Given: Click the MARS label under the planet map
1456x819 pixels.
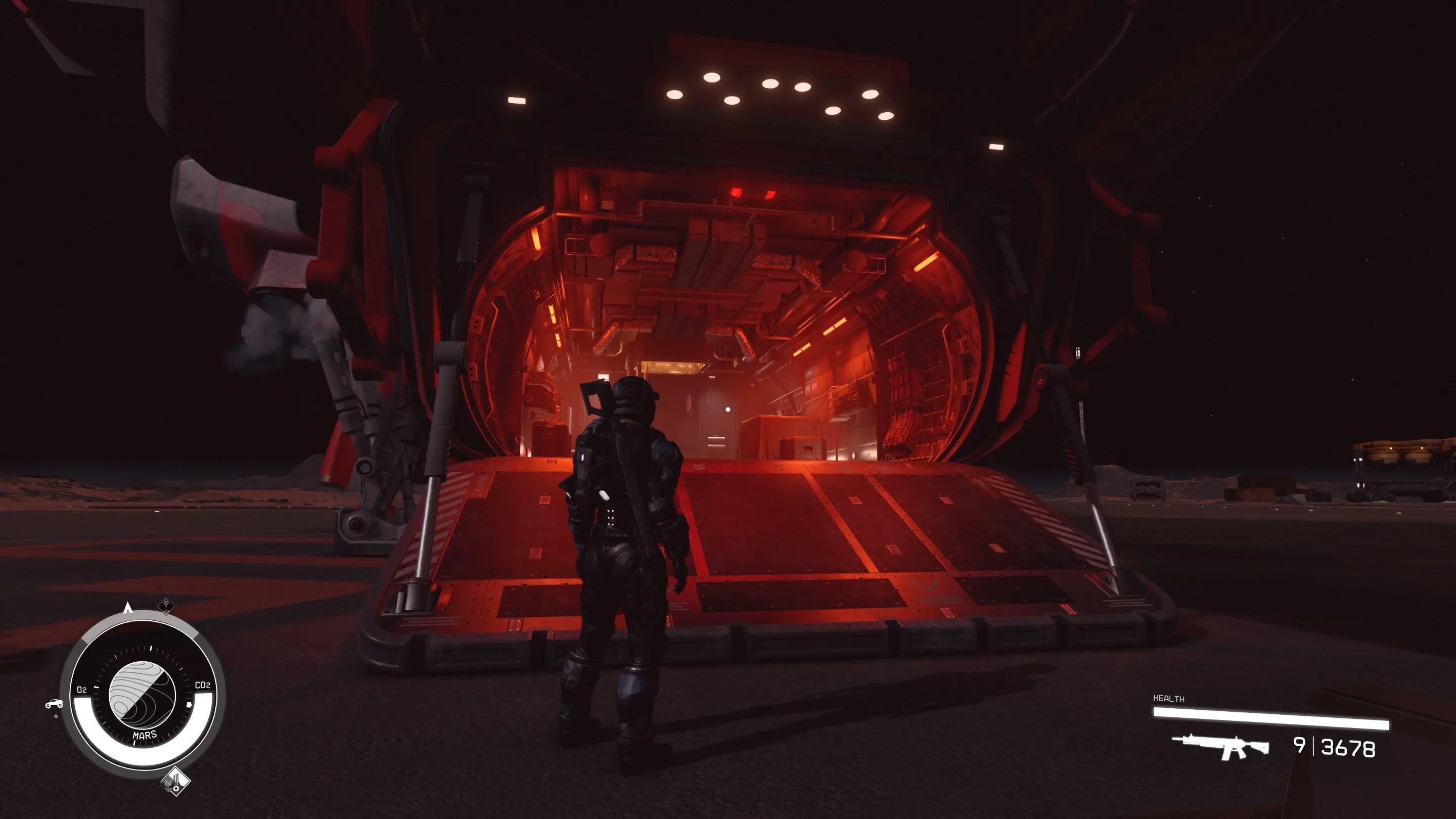Looking at the screenshot, I should [145, 736].
